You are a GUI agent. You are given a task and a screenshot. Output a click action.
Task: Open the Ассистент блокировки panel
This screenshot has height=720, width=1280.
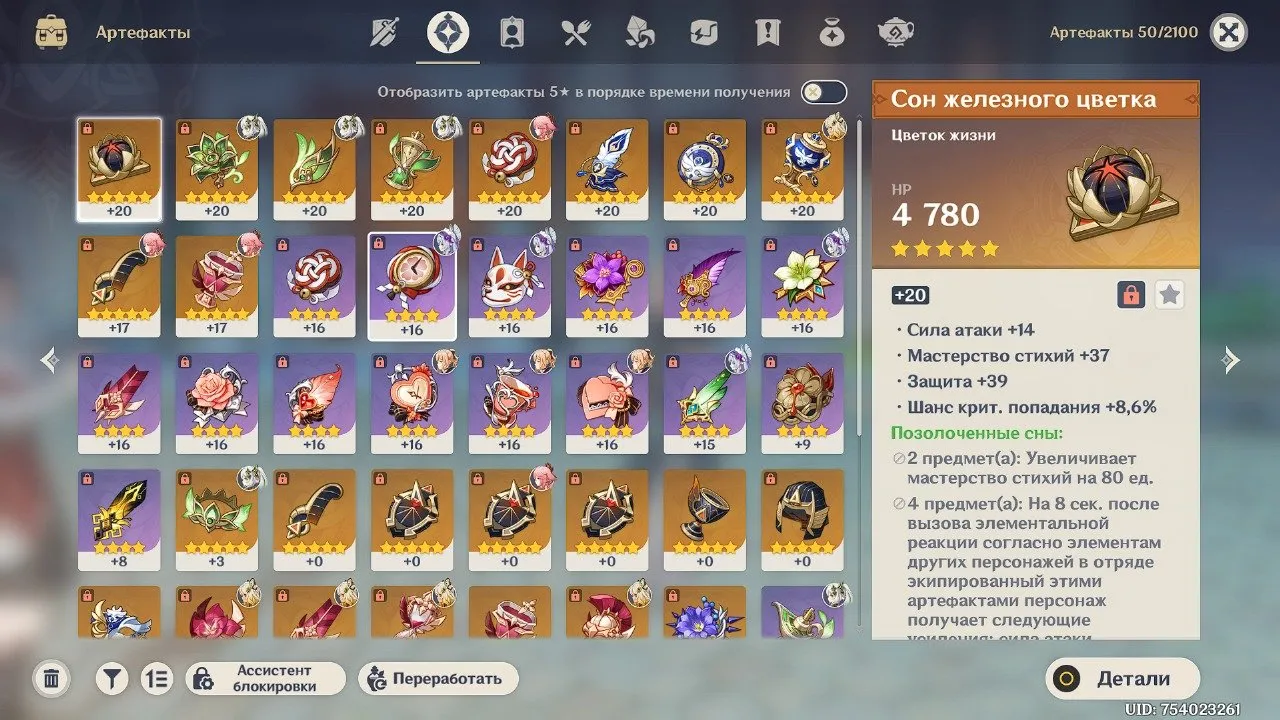click(x=266, y=678)
